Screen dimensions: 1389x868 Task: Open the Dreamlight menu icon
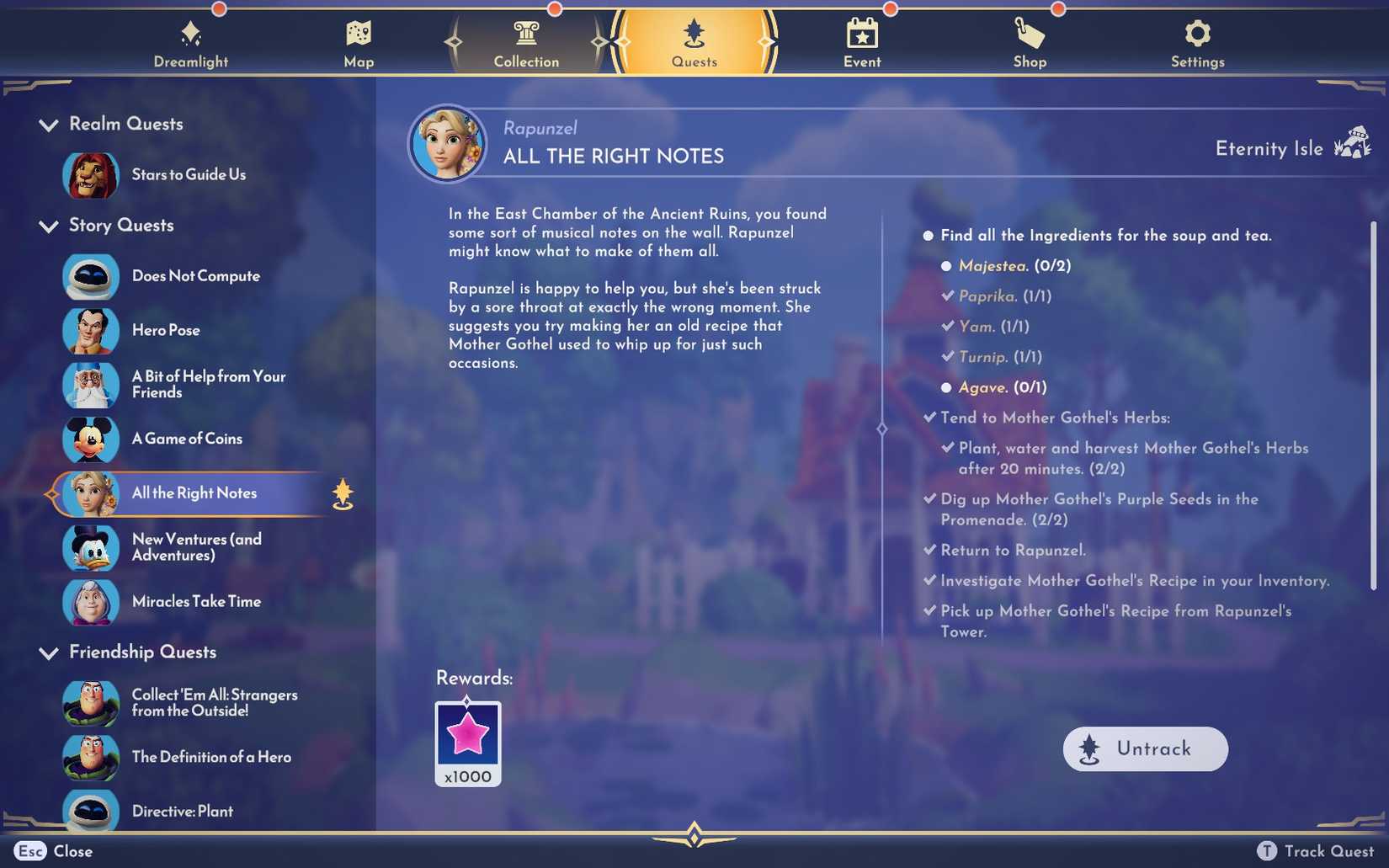[189, 35]
